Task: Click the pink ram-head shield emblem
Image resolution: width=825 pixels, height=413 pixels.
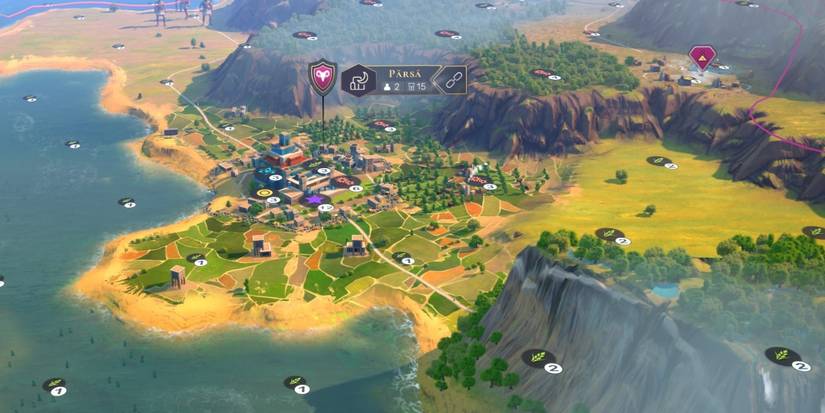Action: pyautogui.click(x=322, y=77)
